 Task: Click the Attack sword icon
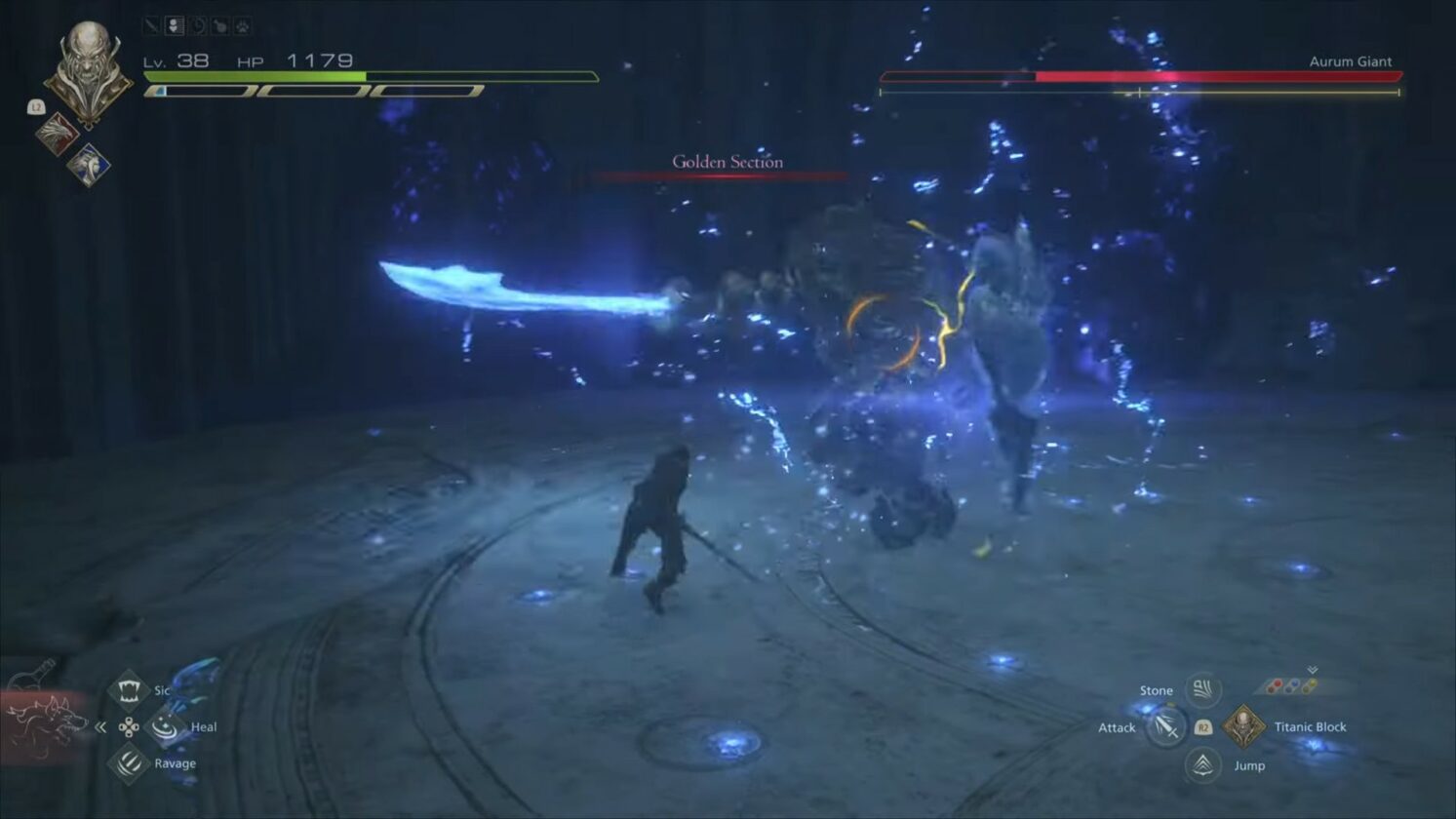pyautogui.click(x=1166, y=727)
